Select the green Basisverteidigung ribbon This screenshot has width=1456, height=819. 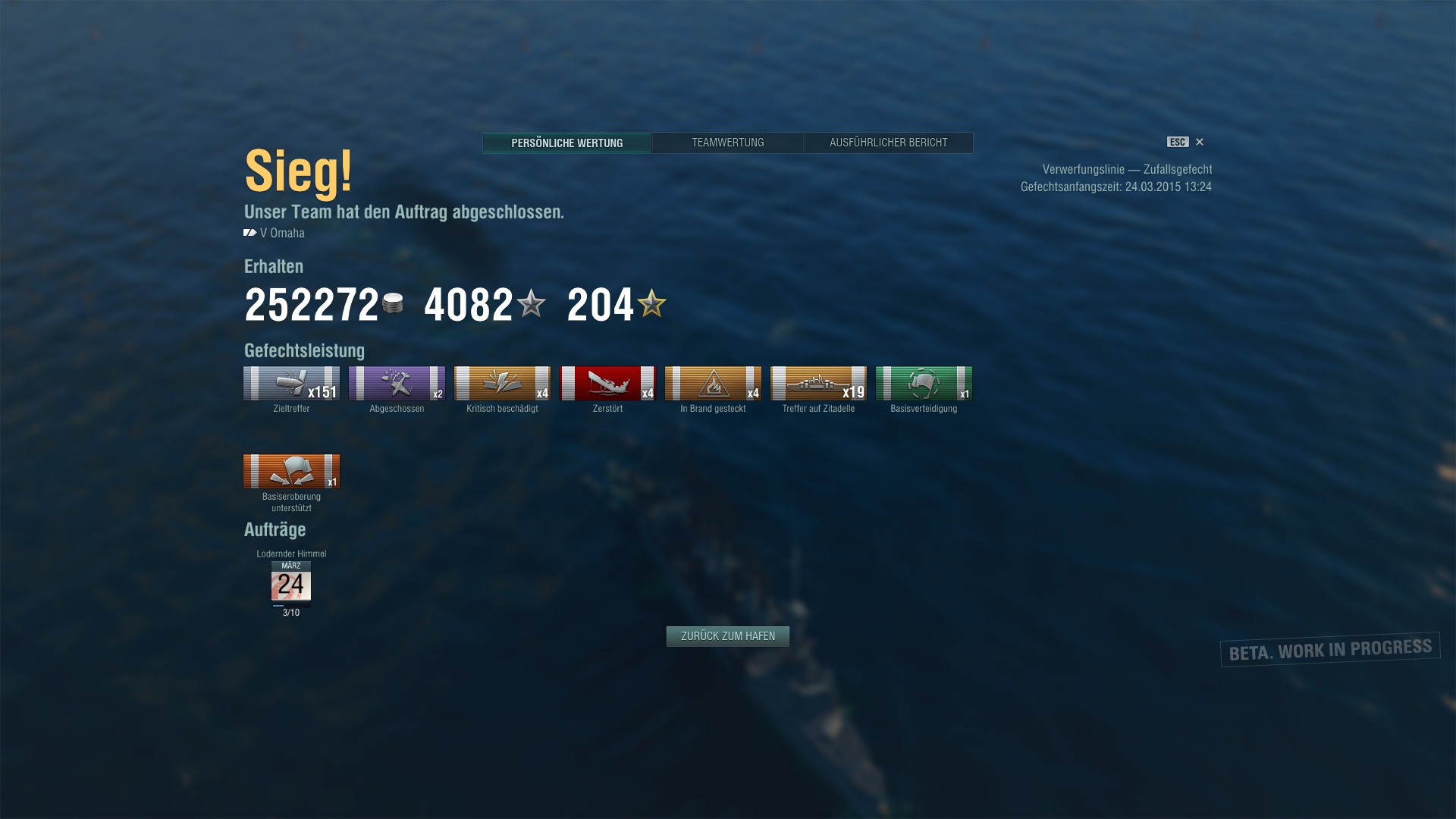tap(924, 384)
